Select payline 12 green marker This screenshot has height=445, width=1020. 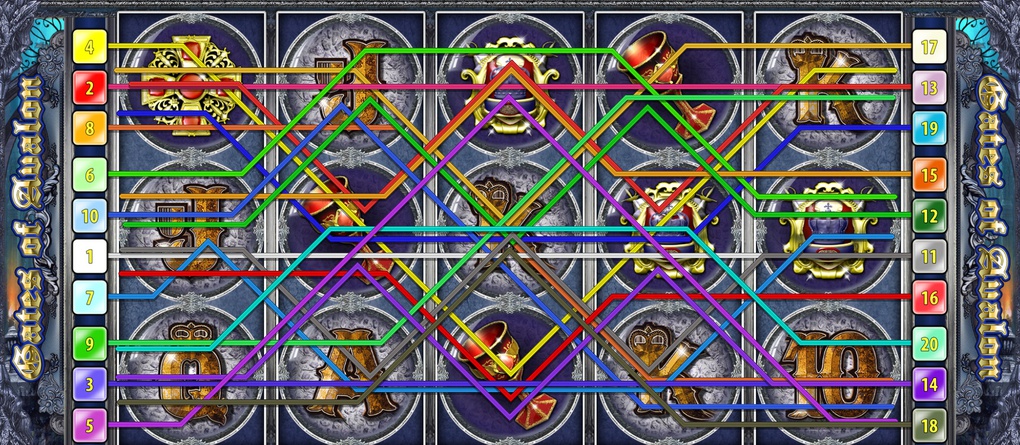(929, 216)
